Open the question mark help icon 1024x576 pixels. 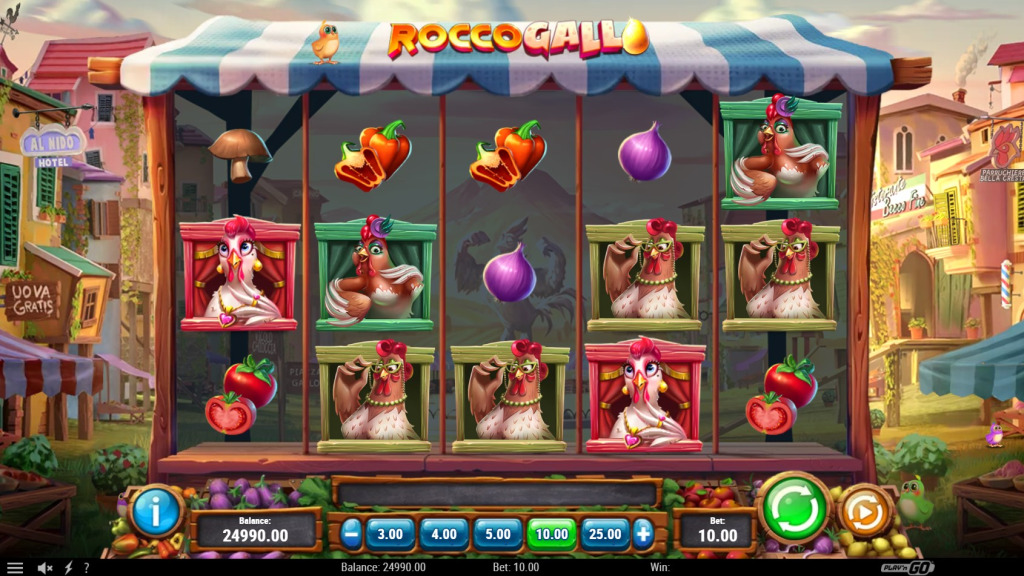coord(88,568)
